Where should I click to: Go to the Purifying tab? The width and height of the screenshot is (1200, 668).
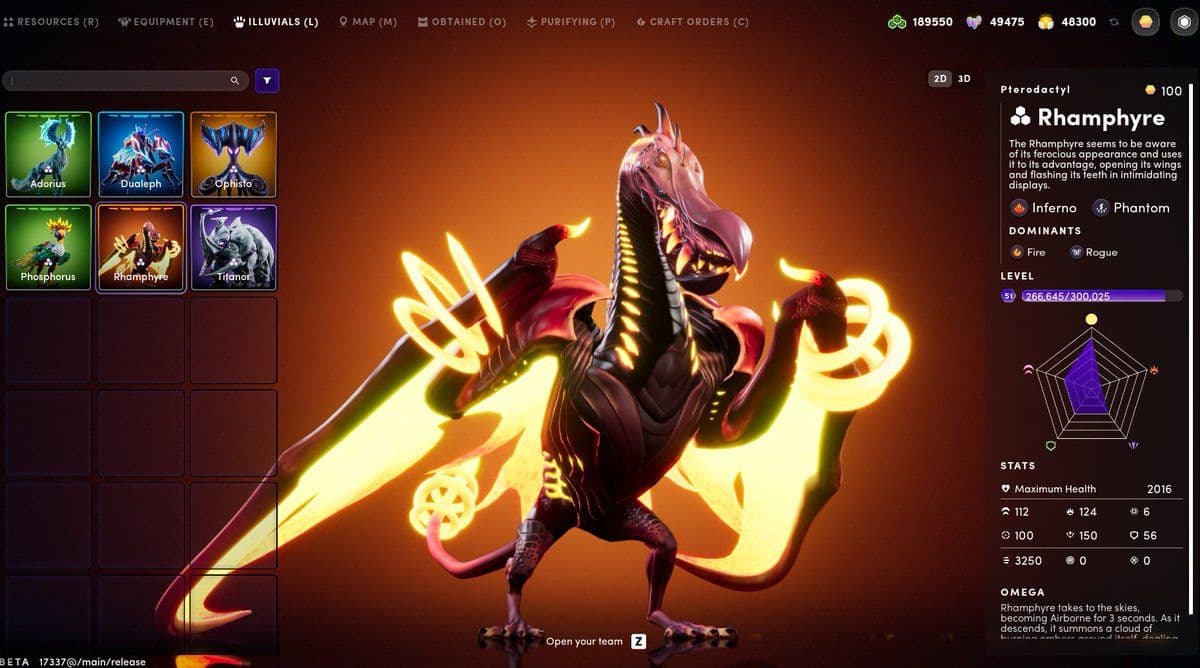click(571, 22)
